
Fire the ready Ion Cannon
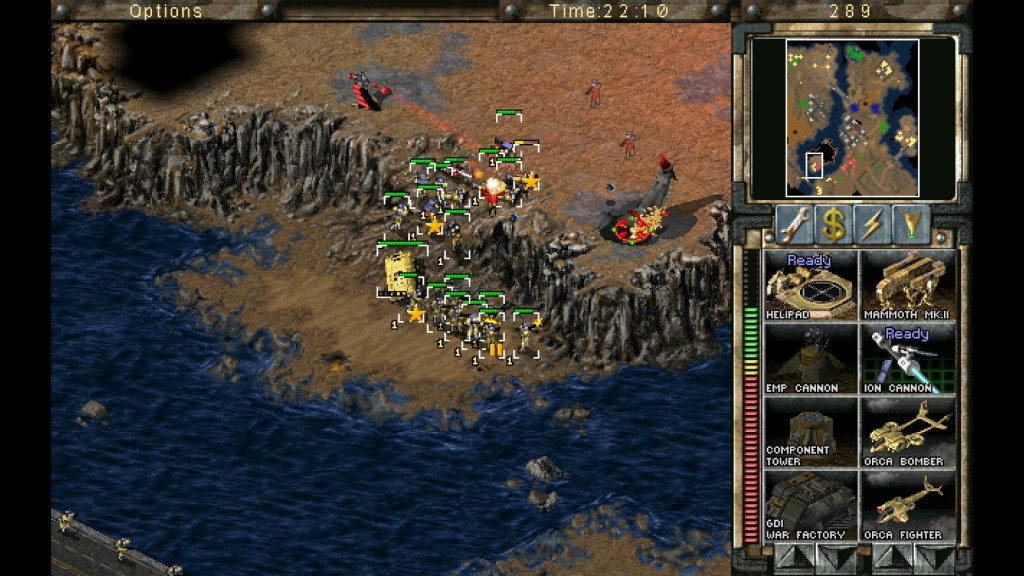(908, 359)
